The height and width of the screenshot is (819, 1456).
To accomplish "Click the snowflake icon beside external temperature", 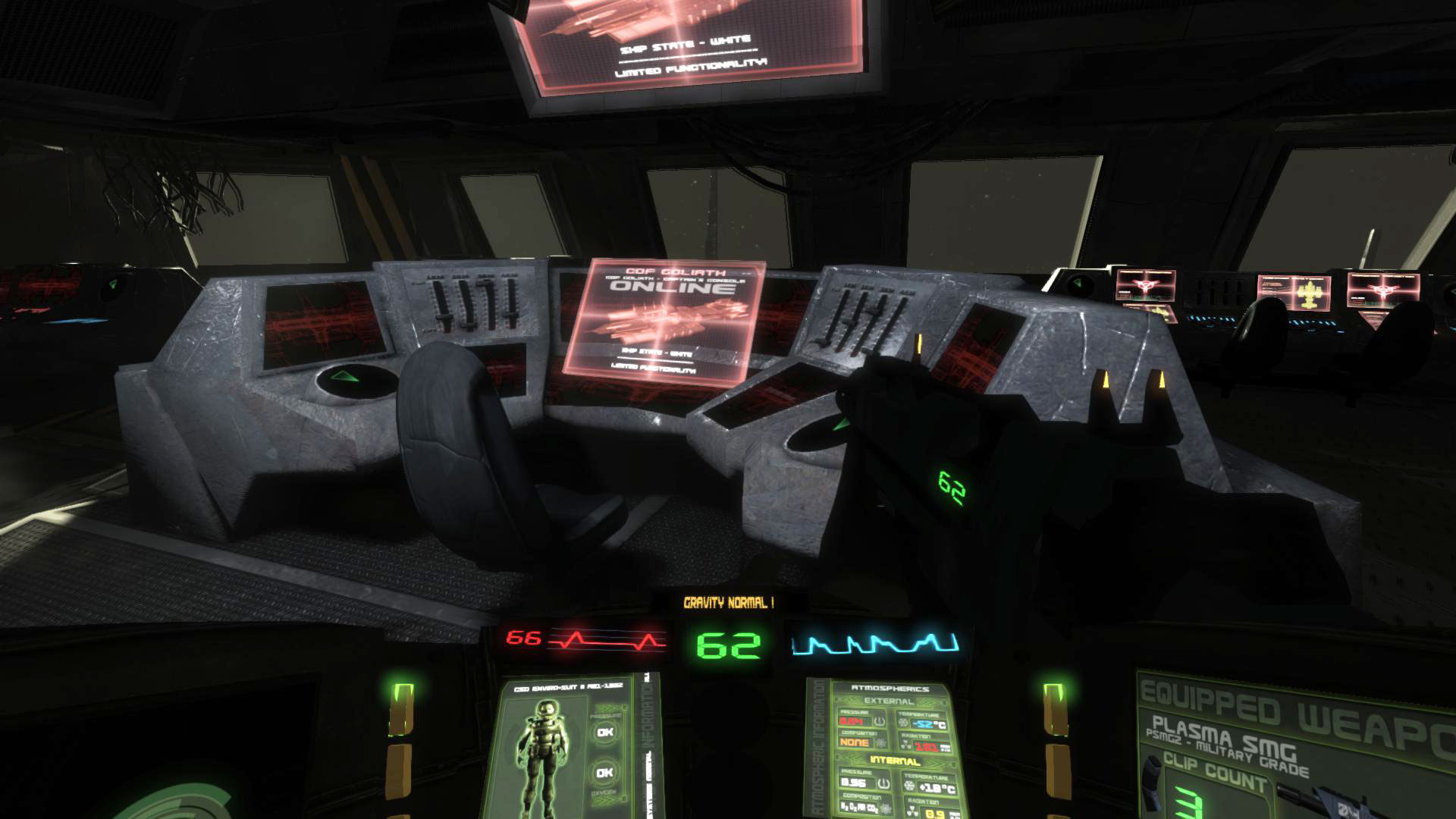I will point(903,722).
